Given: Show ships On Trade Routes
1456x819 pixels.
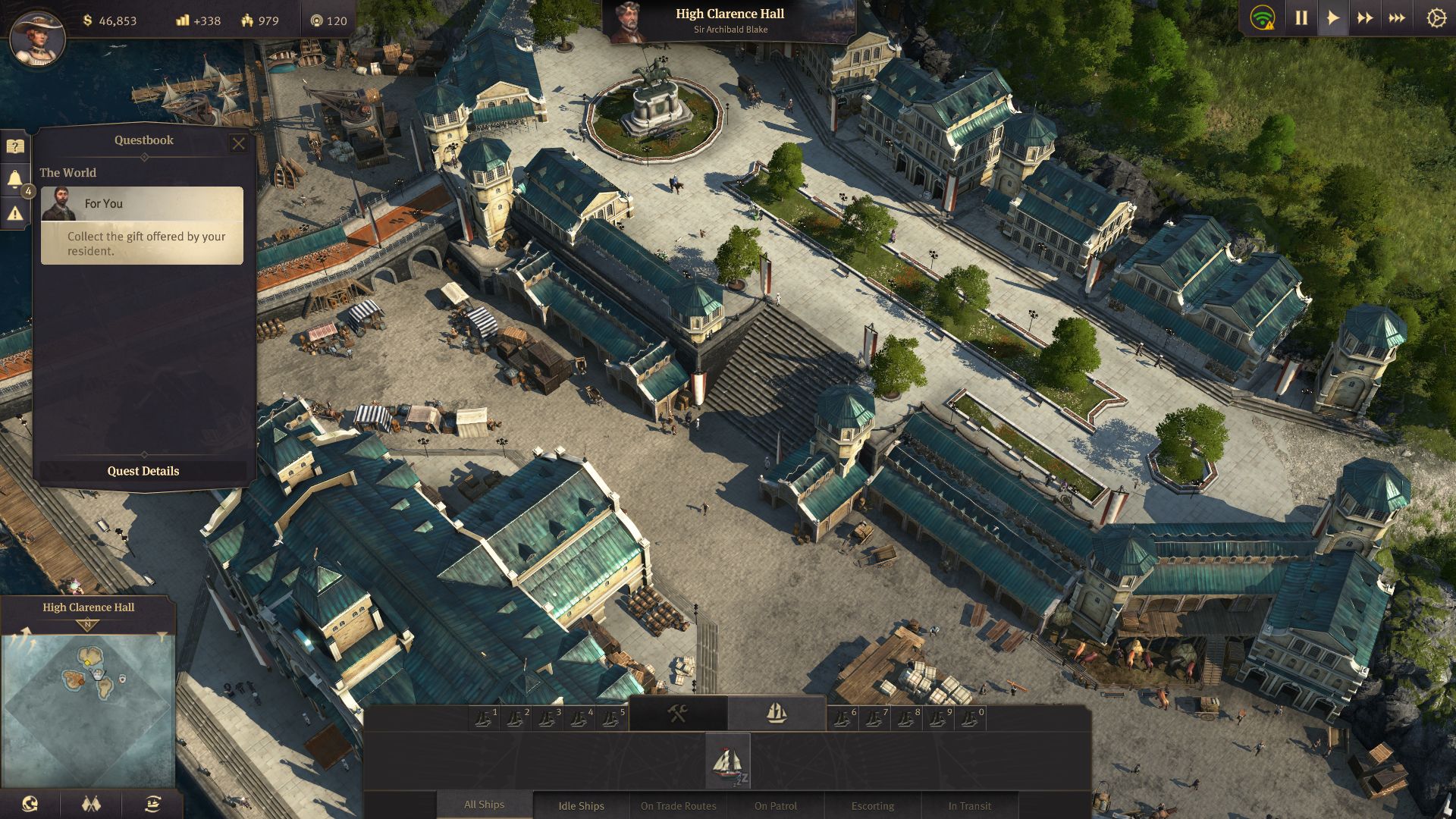Looking at the screenshot, I should click(678, 805).
